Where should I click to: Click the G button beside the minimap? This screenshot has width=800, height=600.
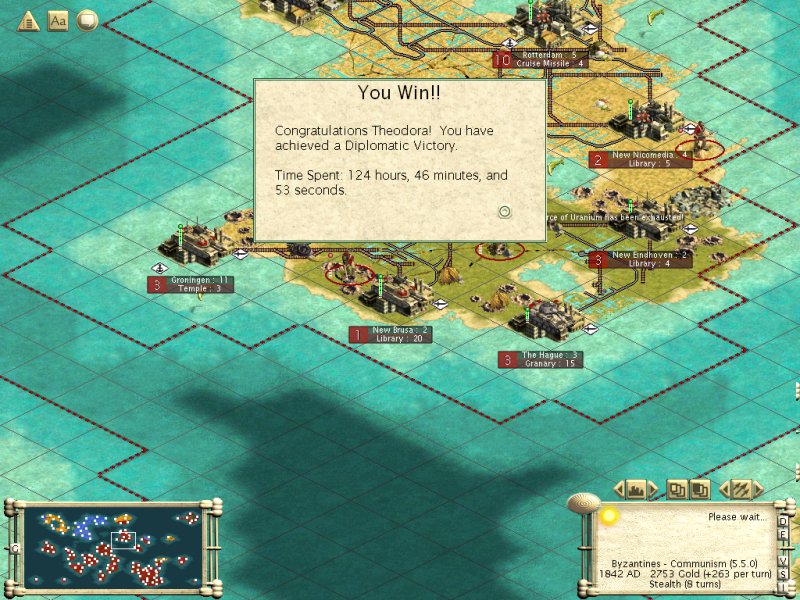click(14, 547)
